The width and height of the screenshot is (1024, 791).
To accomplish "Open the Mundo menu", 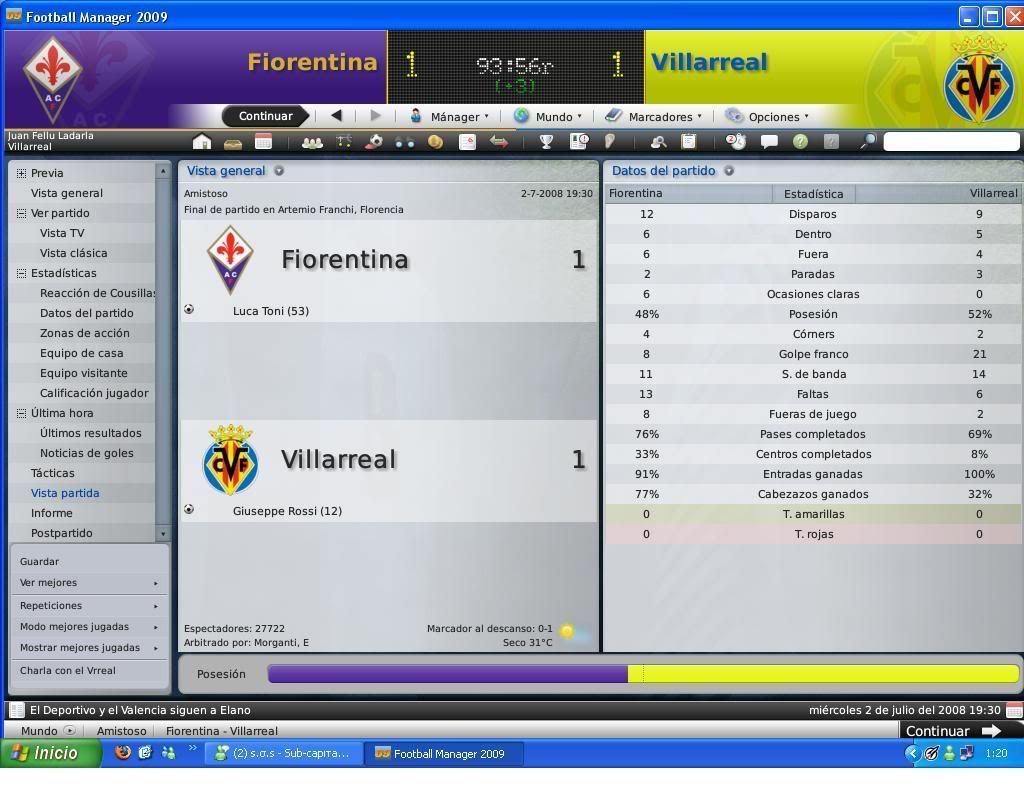I will point(548,116).
